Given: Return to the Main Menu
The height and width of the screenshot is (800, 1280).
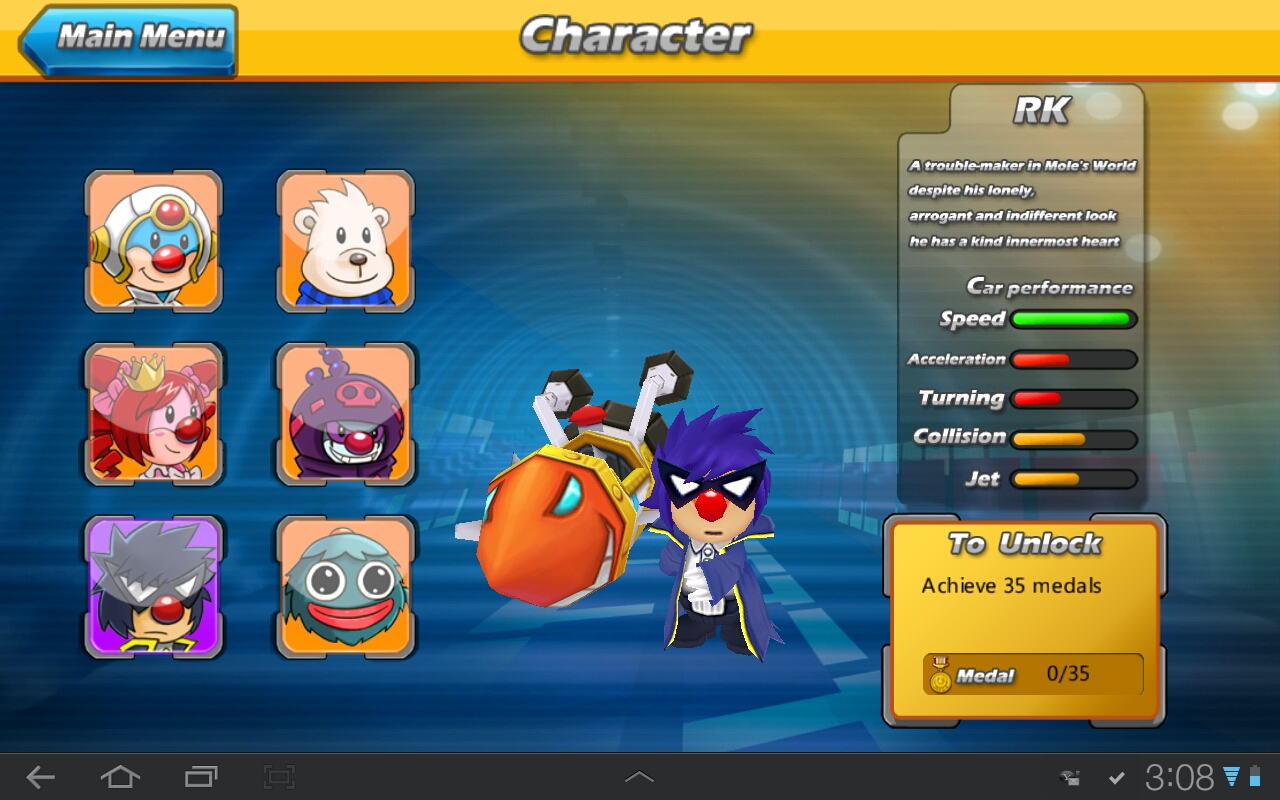Looking at the screenshot, I should coord(130,40).
